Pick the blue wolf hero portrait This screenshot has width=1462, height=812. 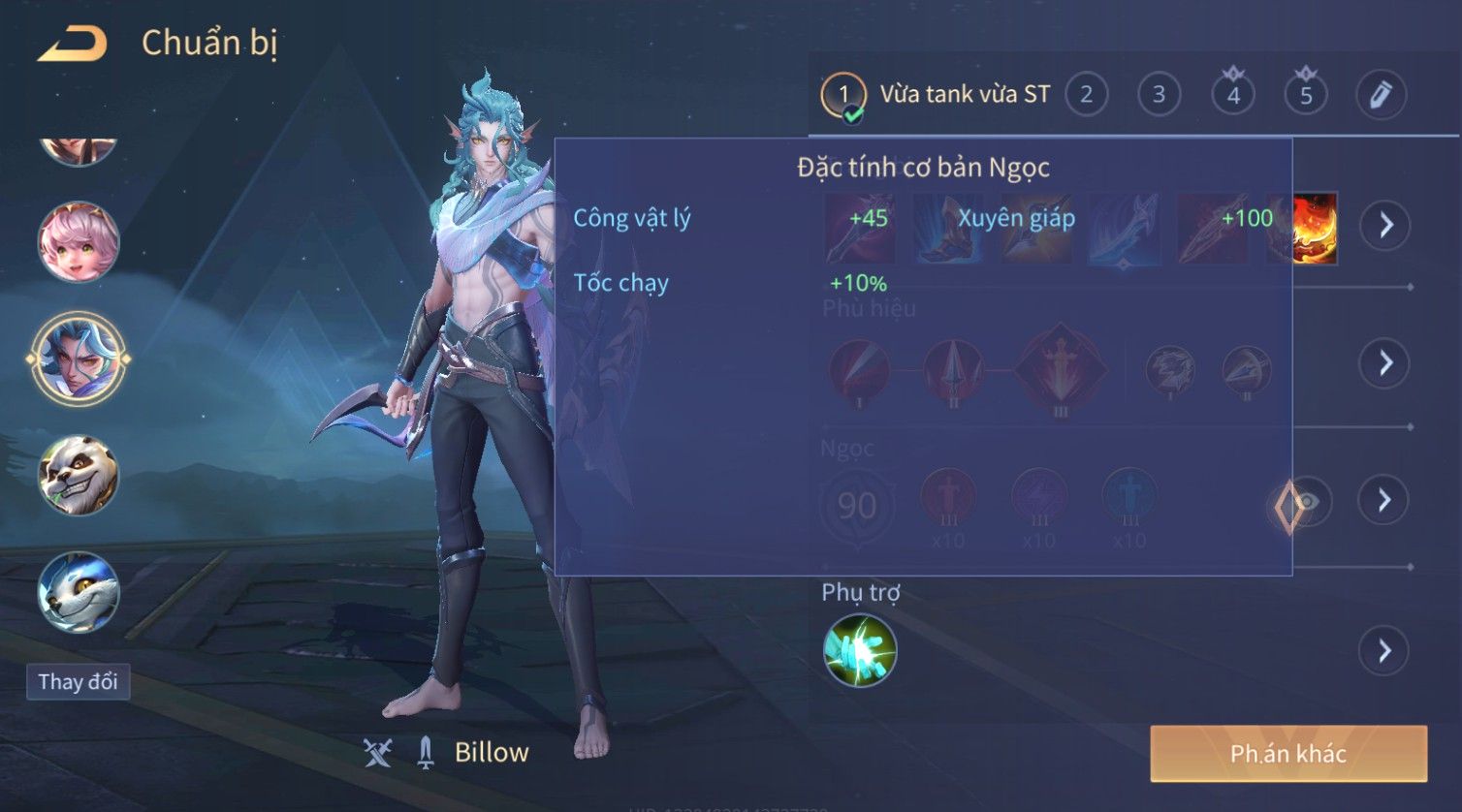point(79,592)
